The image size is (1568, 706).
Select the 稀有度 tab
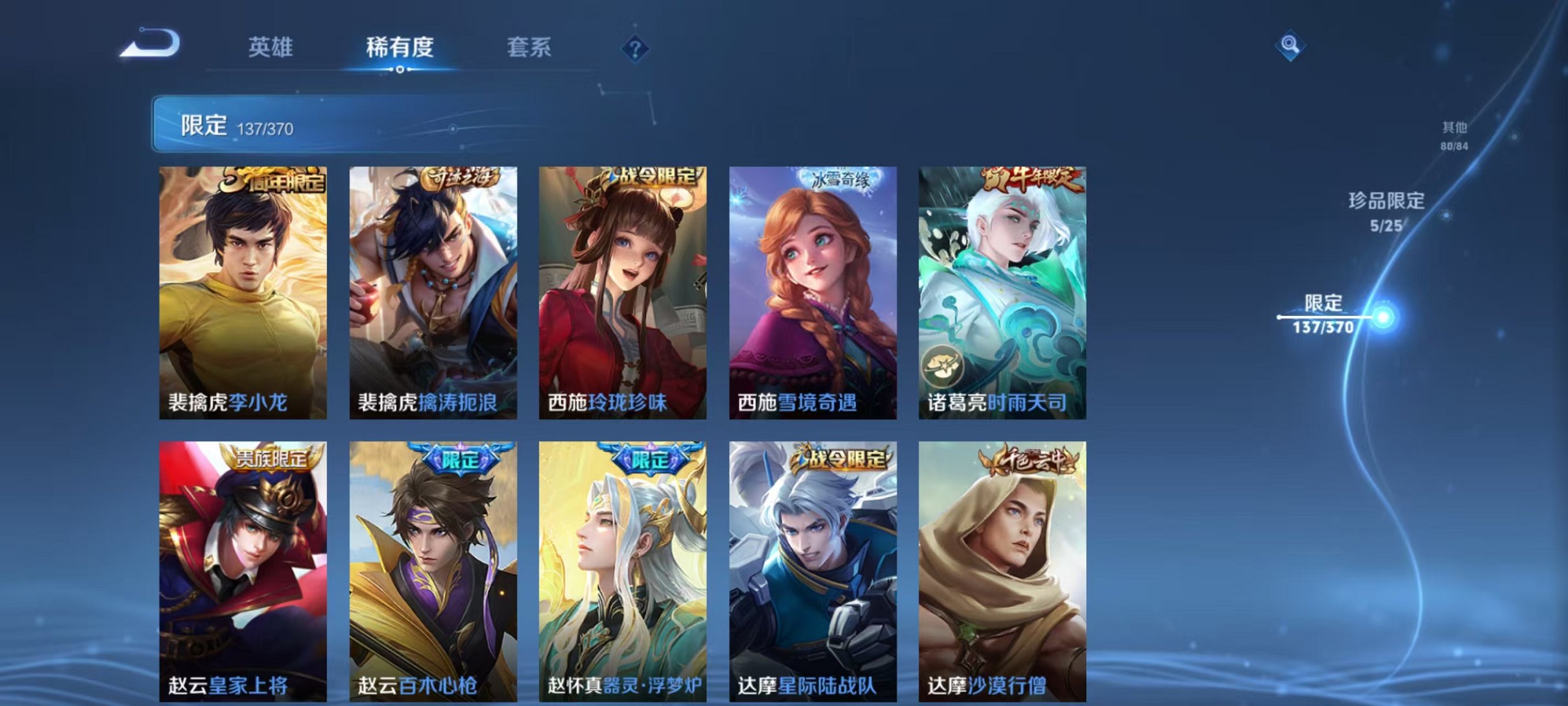click(x=400, y=47)
